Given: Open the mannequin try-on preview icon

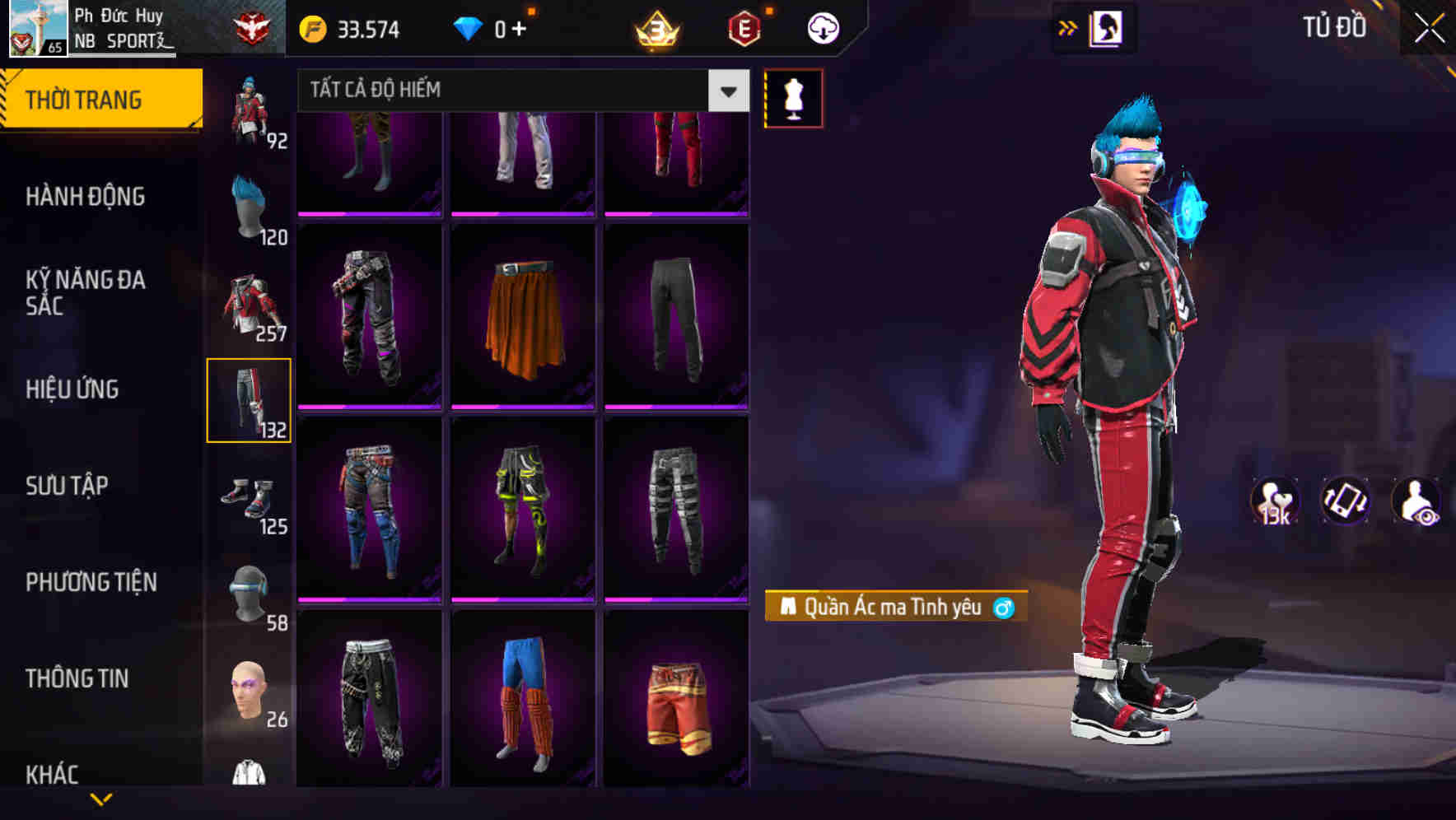Looking at the screenshot, I should pos(792,98).
